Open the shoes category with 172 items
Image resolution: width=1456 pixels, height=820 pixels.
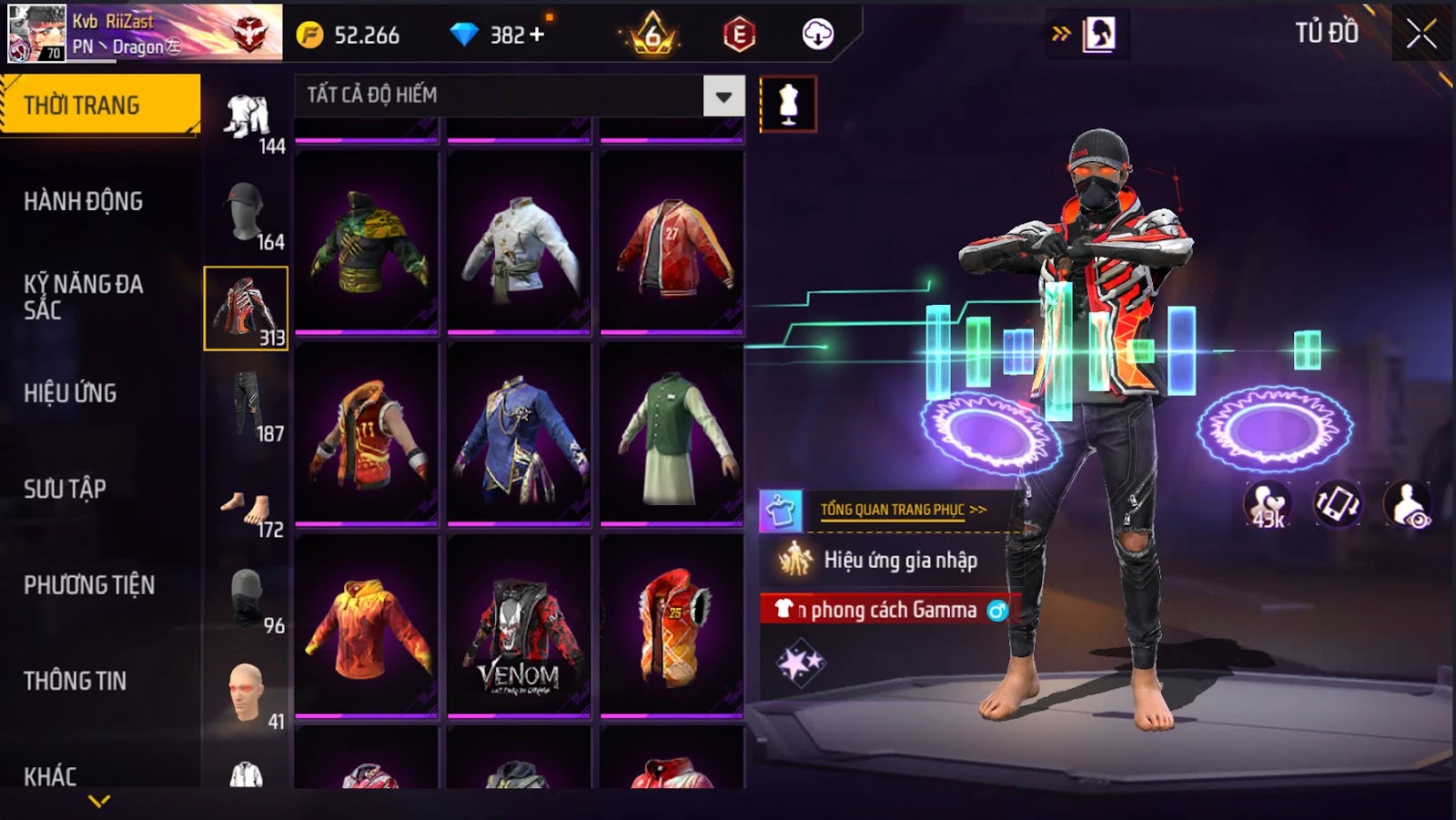click(247, 511)
